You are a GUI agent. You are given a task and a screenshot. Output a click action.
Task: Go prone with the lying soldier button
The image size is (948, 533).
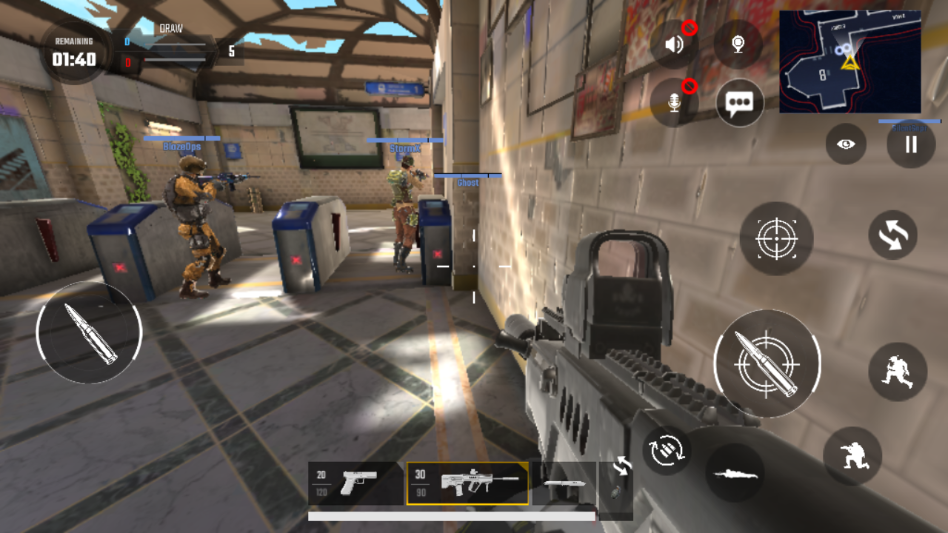[734, 473]
